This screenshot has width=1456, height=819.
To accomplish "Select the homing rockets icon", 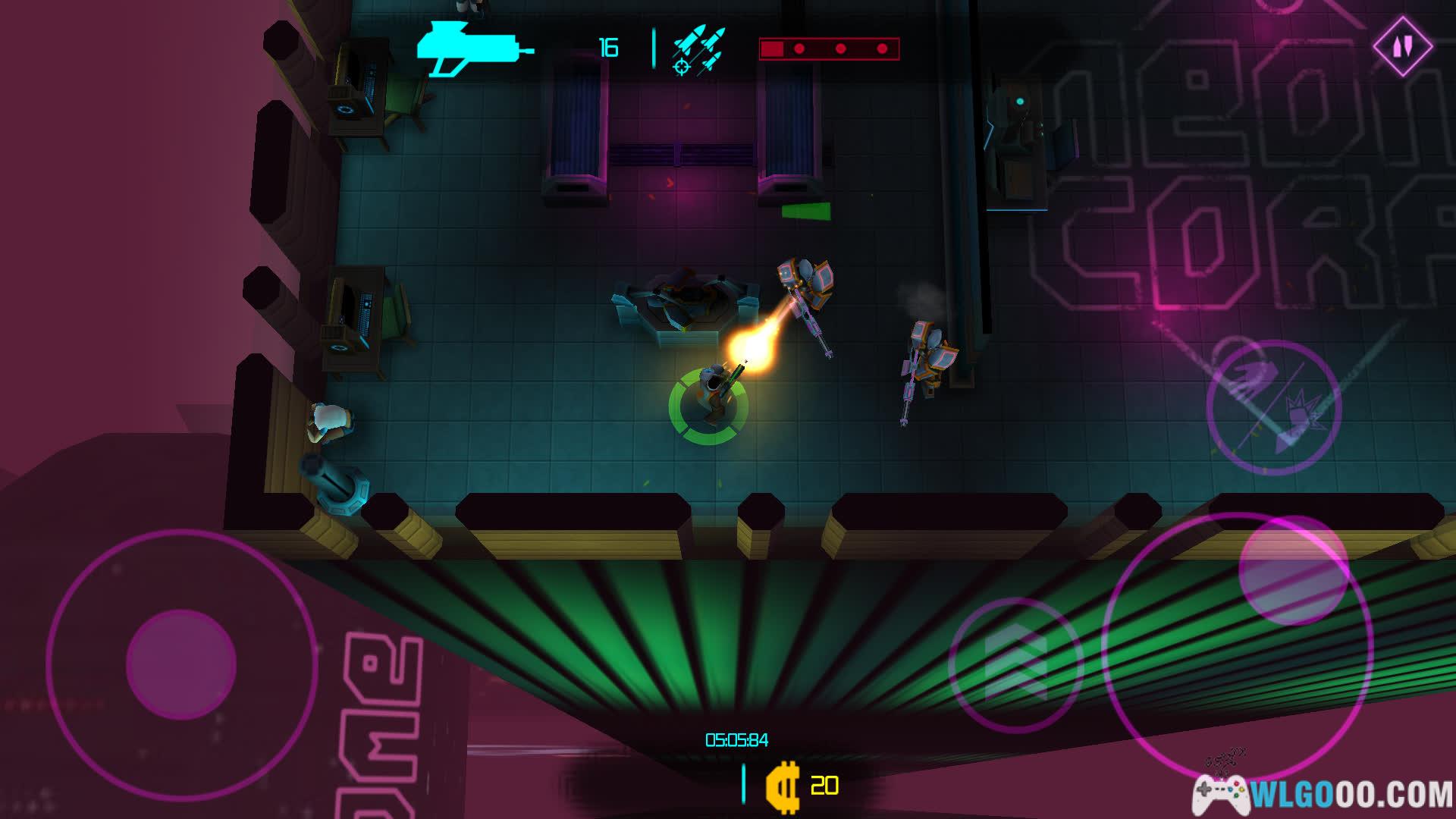I will (698, 50).
